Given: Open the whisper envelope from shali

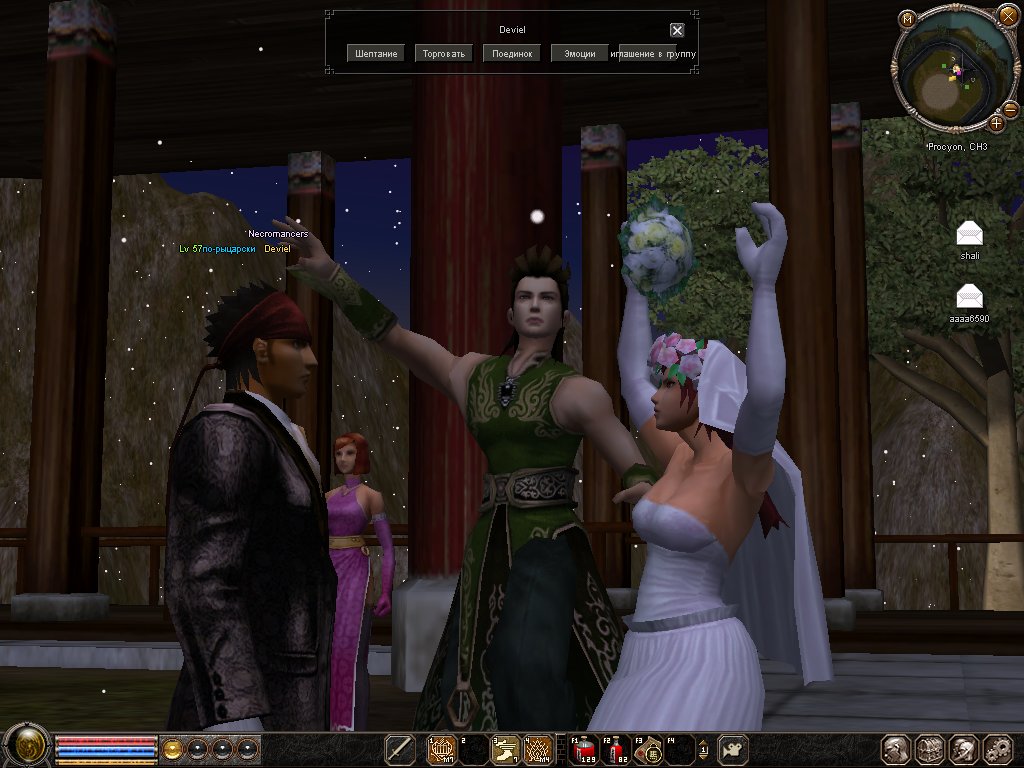Looking at the screenshot, I should tap(969, 234).
